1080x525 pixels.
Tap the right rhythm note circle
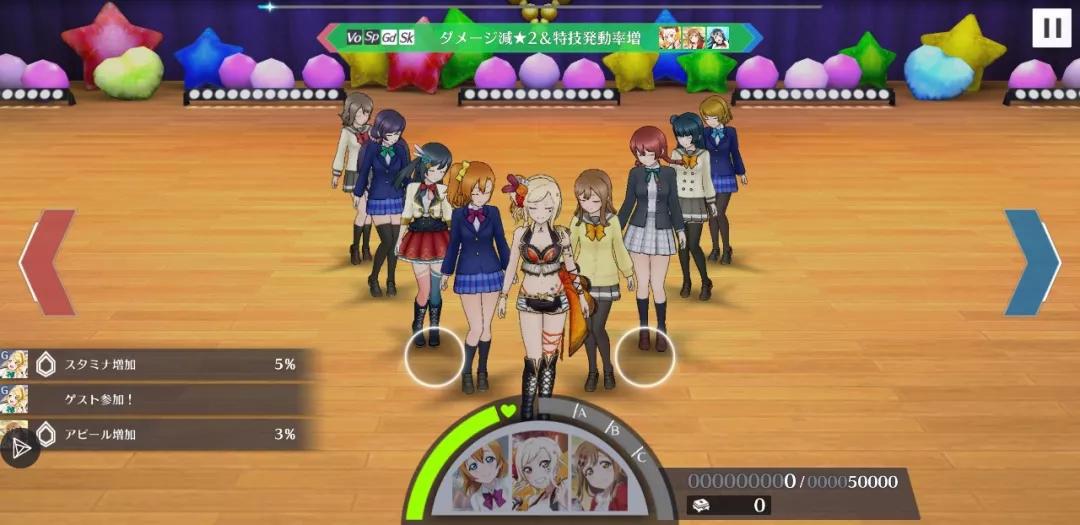pyautogui.click(x=644, y=357)
